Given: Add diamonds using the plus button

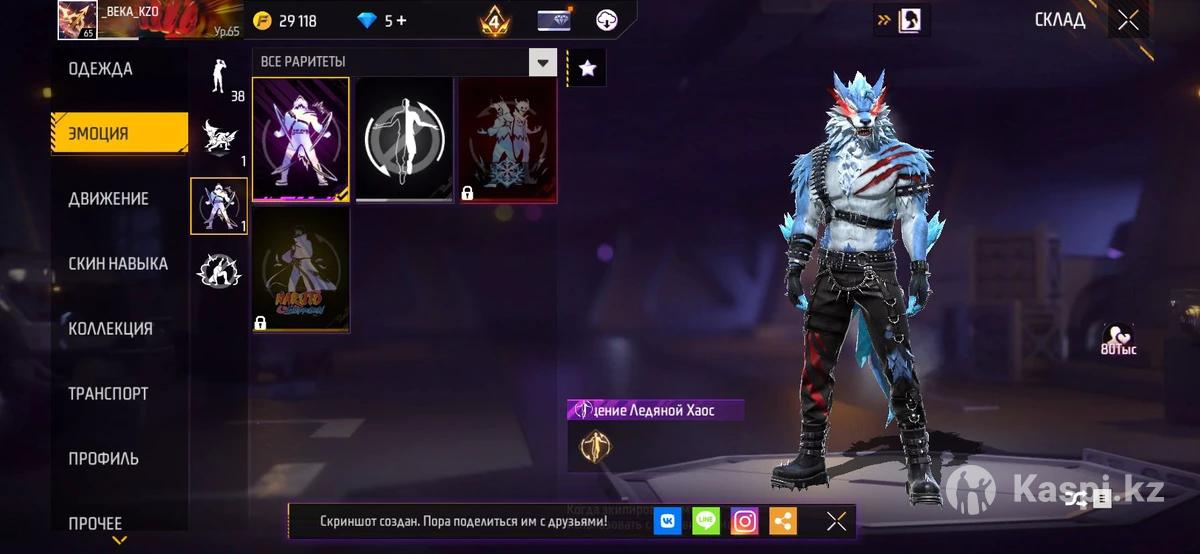Looking at the screenshot, I should pos(401,21).
